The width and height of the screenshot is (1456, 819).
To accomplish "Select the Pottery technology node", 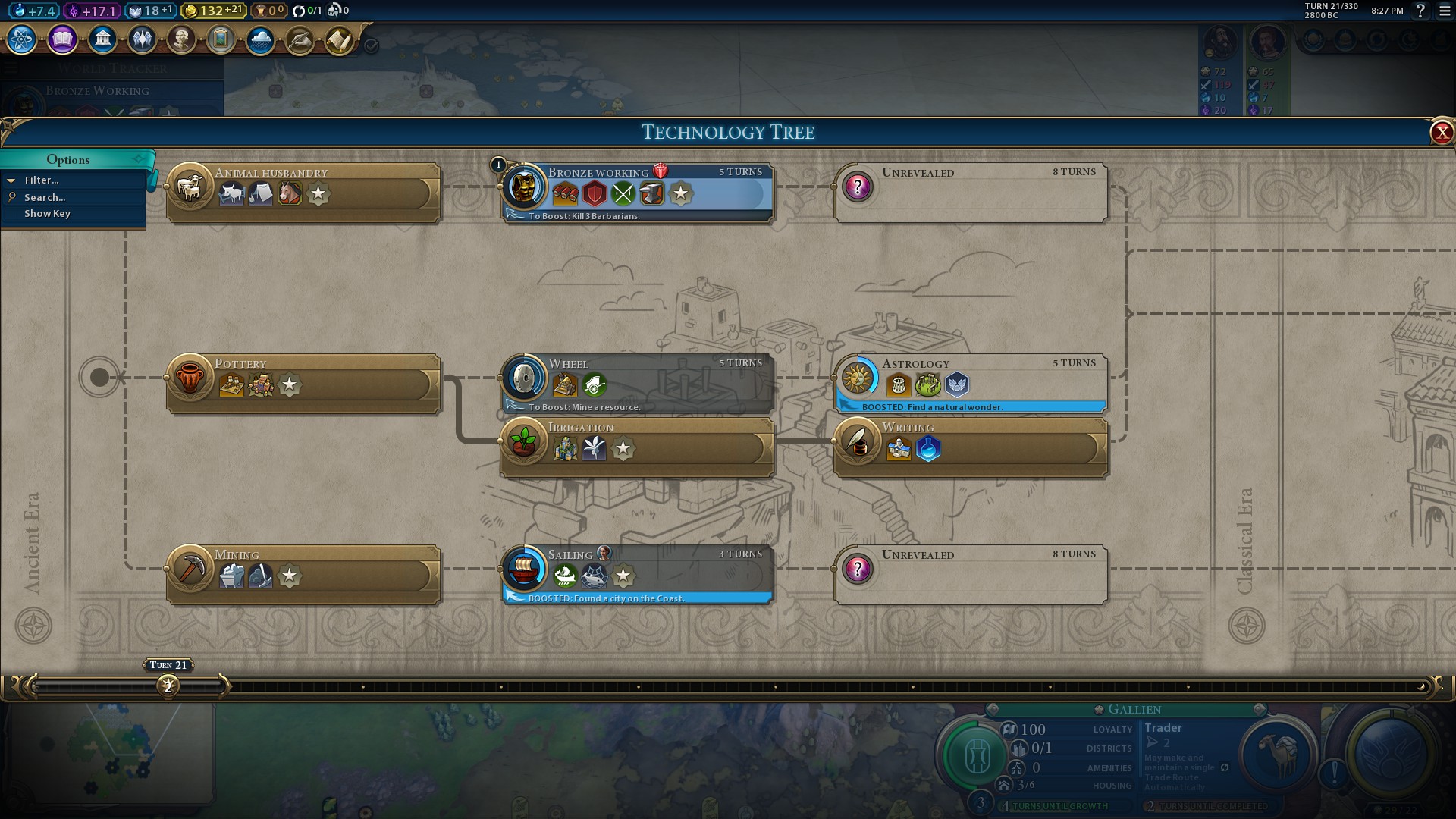I will [x=303, y=383].
